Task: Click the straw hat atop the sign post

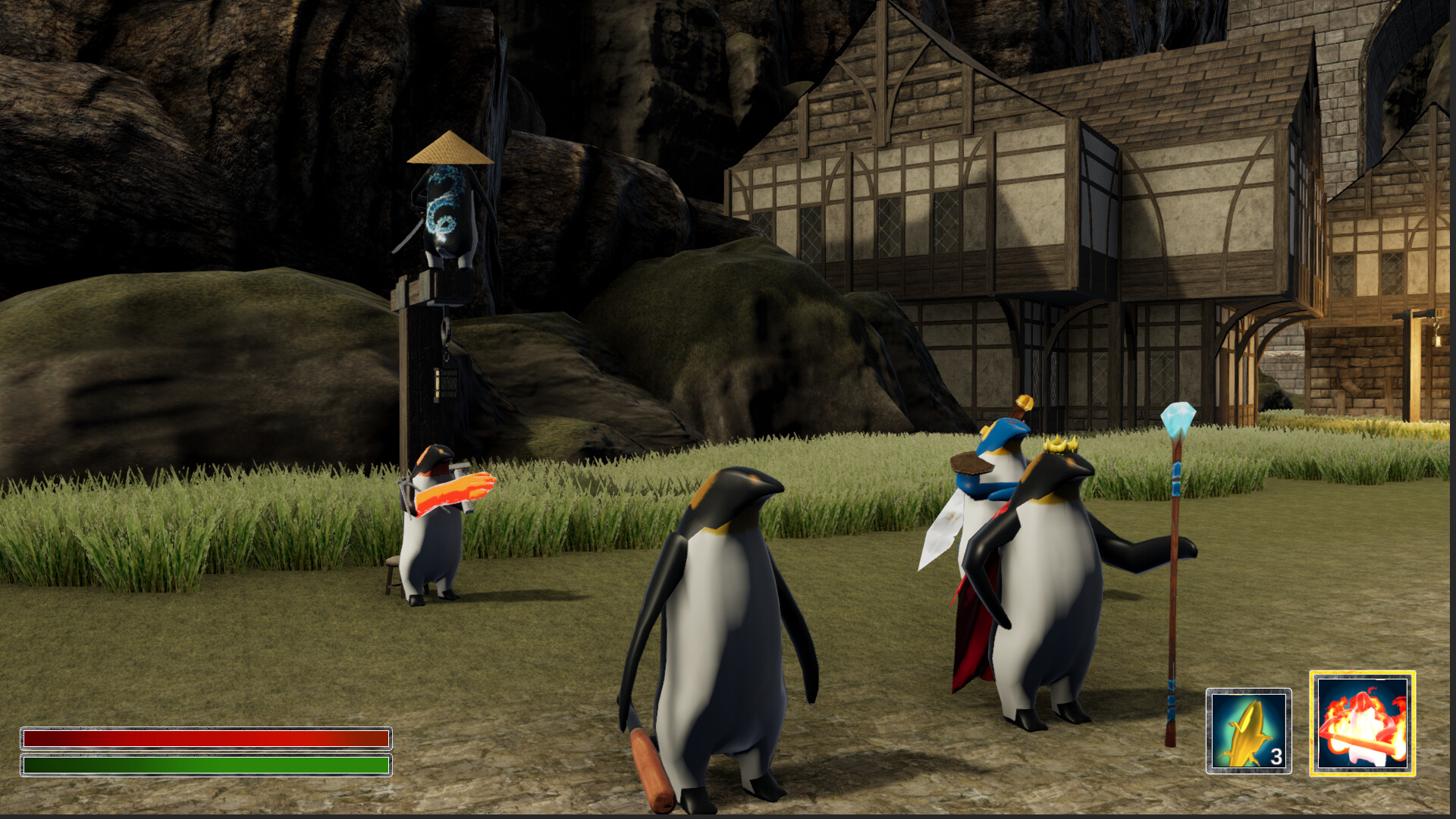Action: (449, 150)
